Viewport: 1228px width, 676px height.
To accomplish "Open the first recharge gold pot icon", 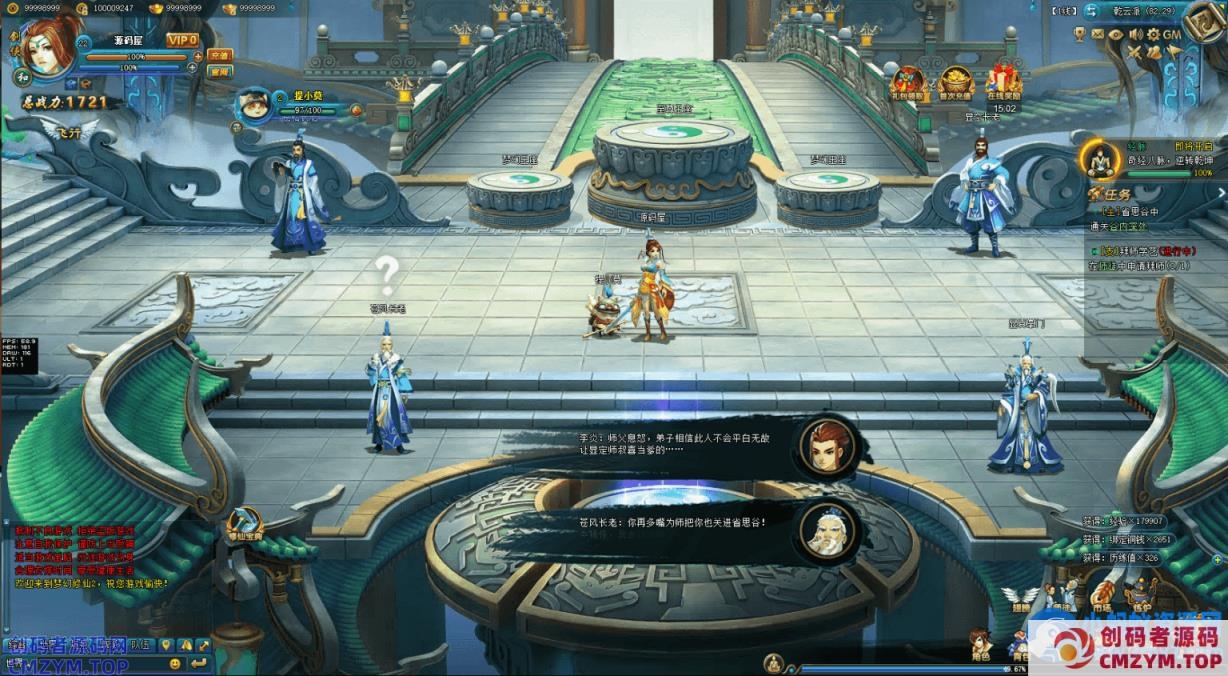I will coord(955,82).
